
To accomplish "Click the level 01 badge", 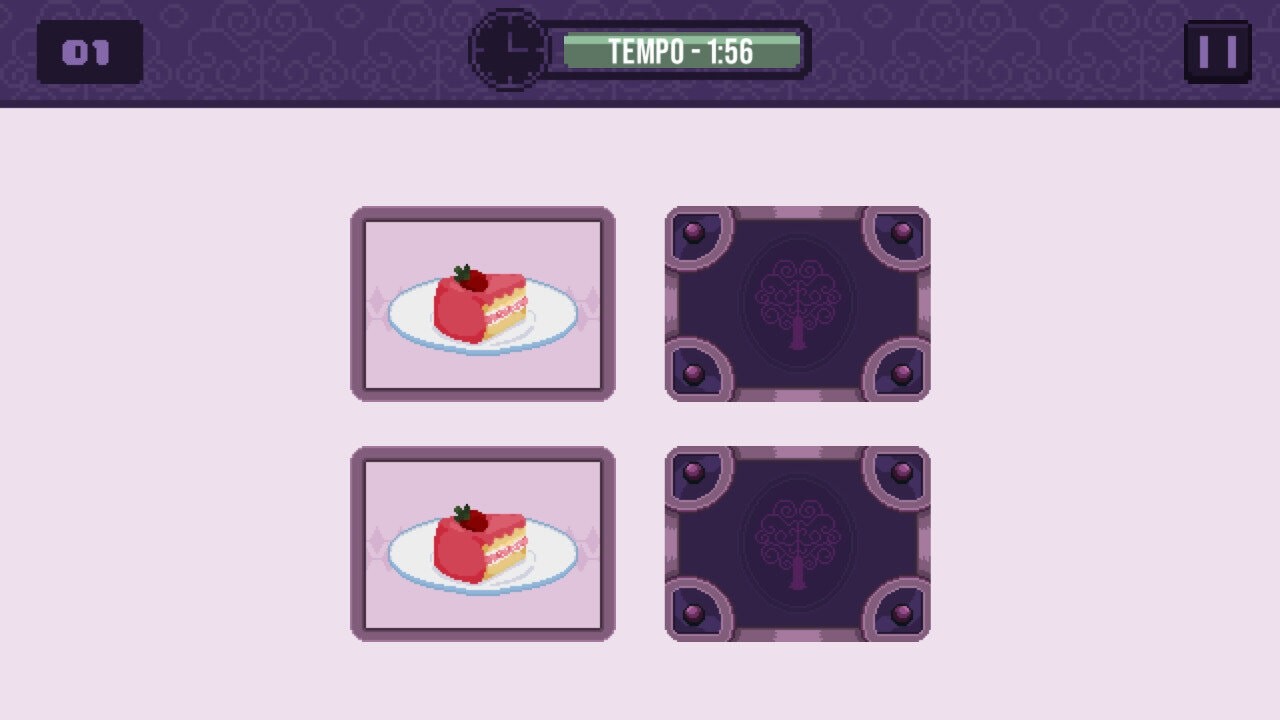I will tap(90, 52).
